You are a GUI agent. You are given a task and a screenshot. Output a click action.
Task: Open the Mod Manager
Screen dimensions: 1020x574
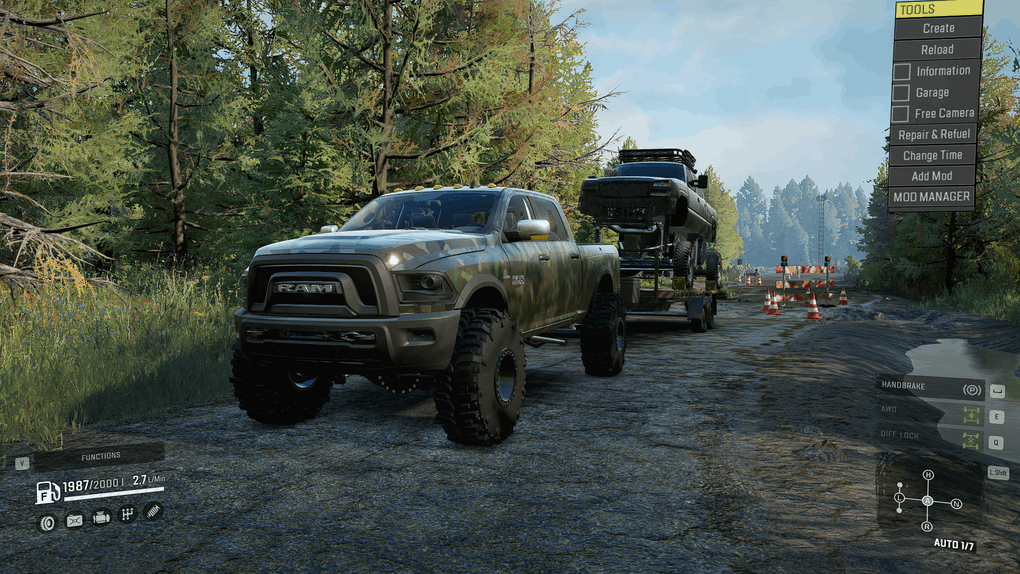pyautogui.click(x=932, y=197)
